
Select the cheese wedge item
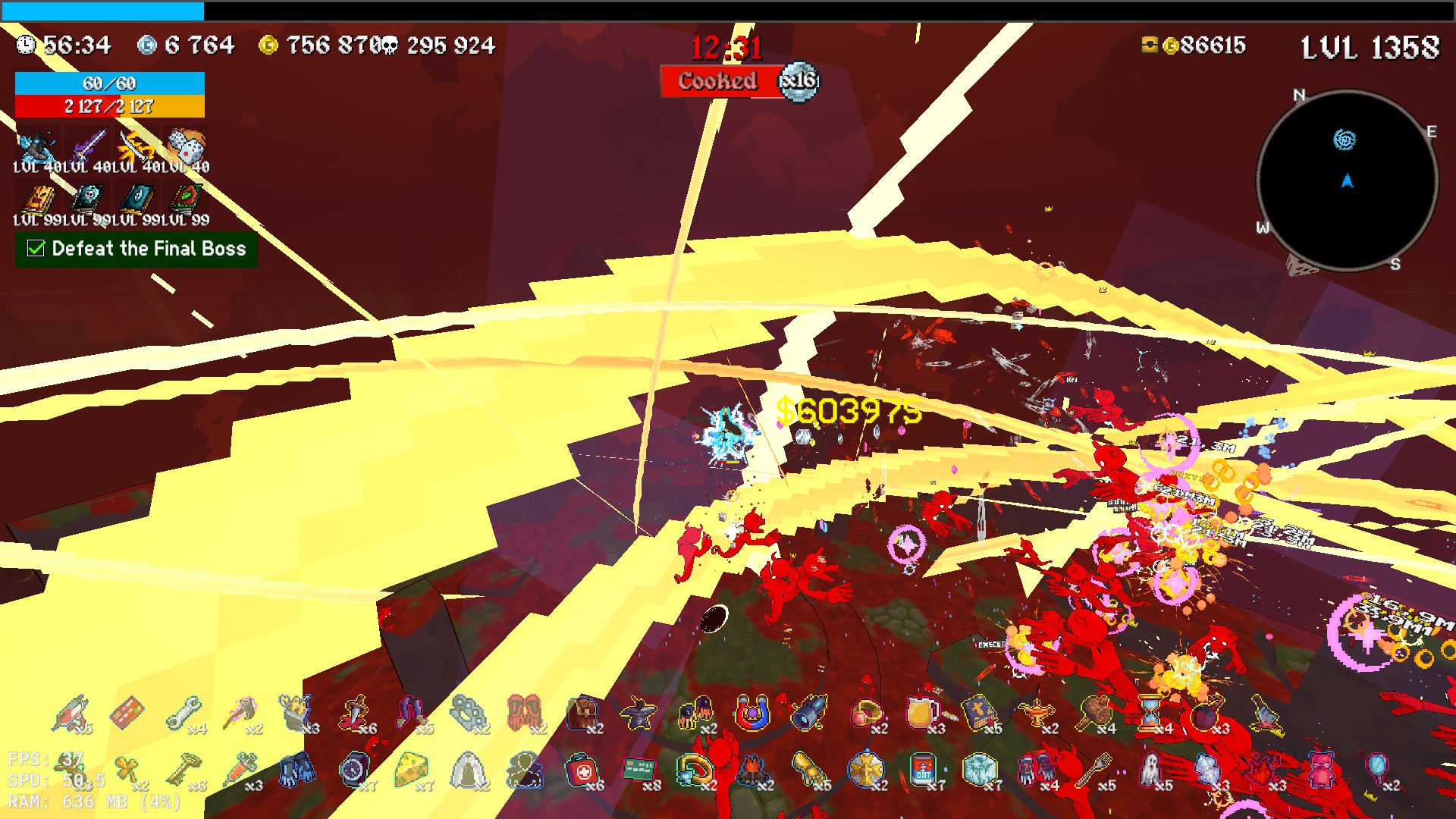tap(412, 769)
